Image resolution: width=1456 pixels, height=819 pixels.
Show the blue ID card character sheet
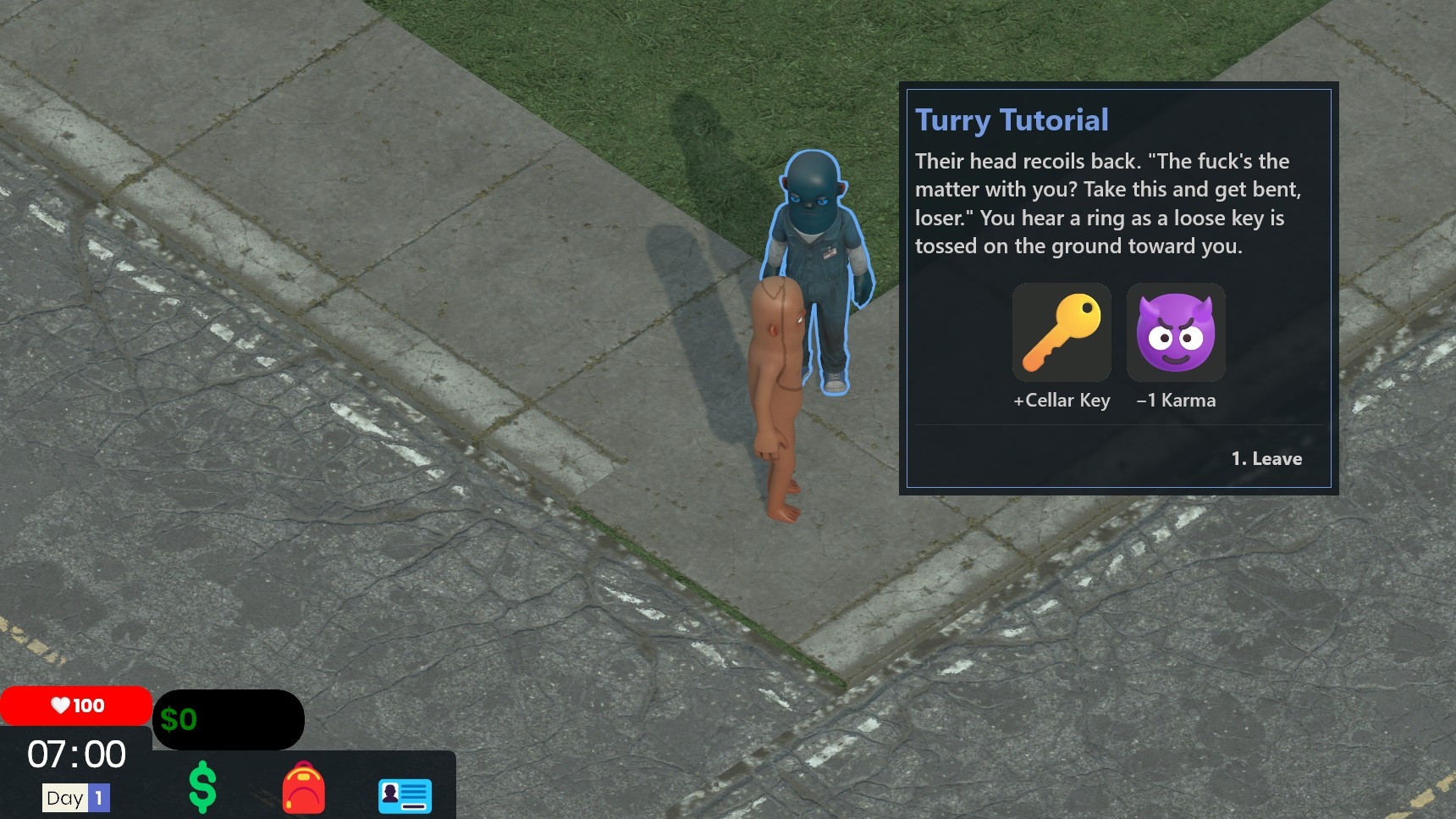pos(405,794)
